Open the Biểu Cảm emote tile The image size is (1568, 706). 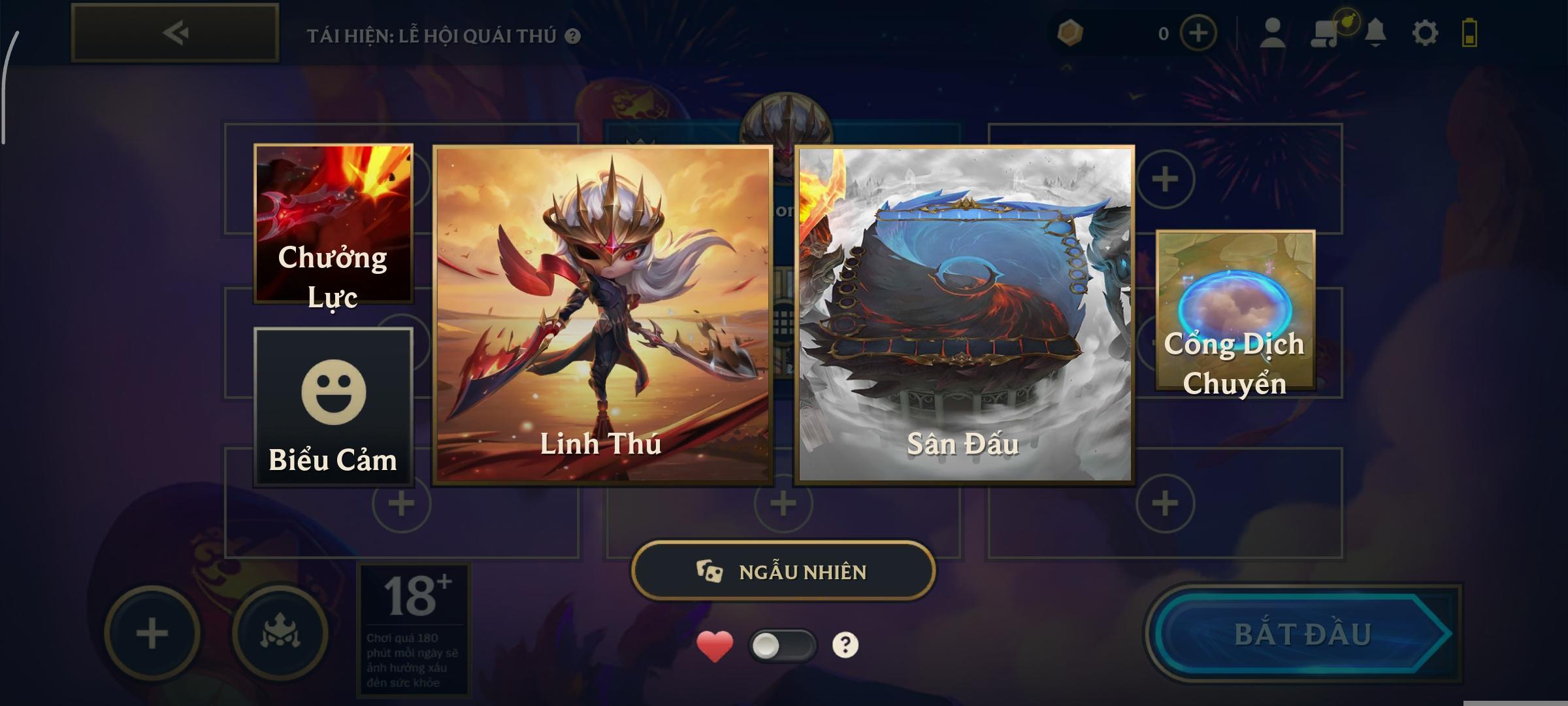click(x=333, y=407)
